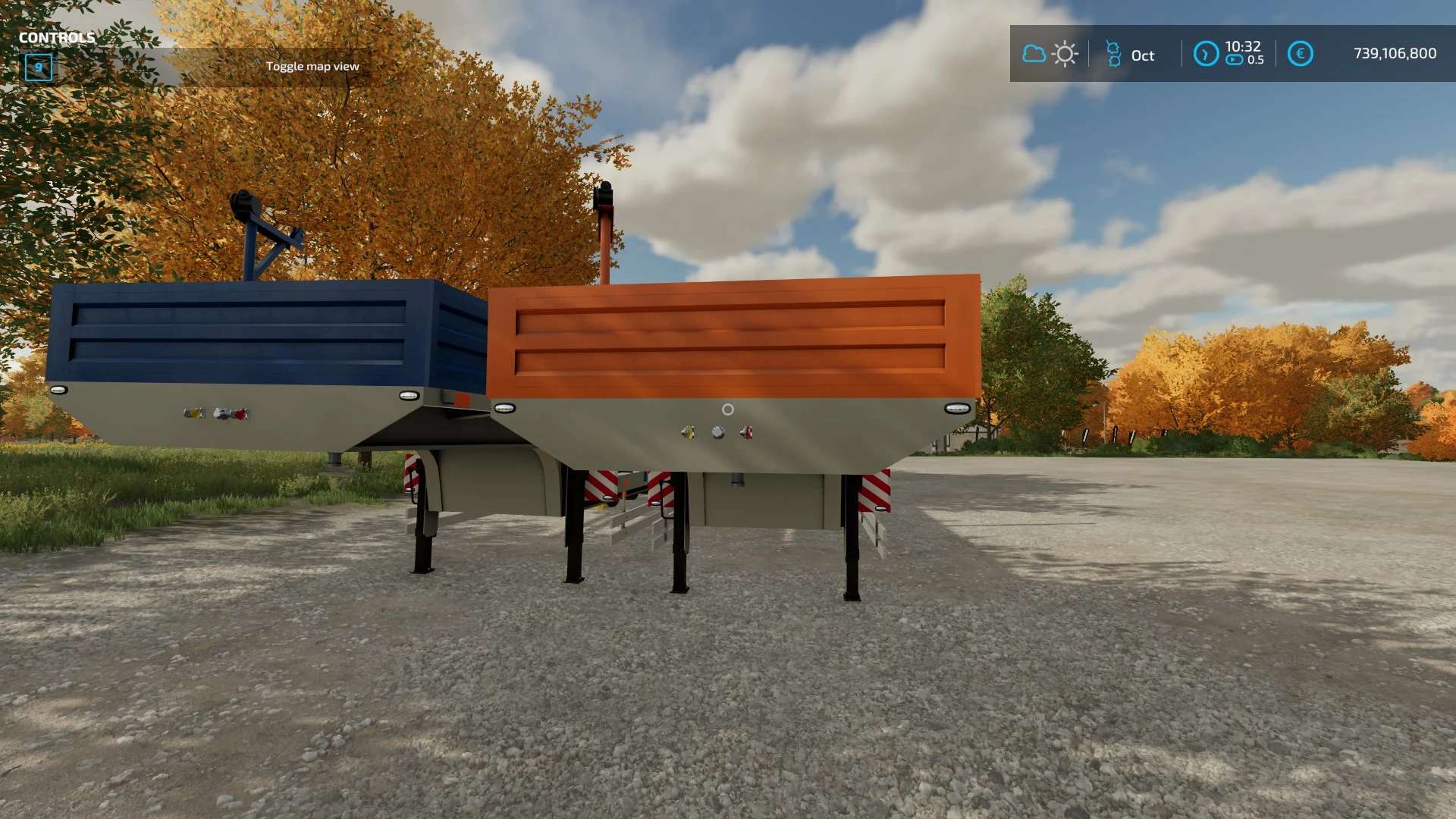
Task: Select the cloud weather forecast icon
Action: pyautogui.click(x=1034, y=52)
